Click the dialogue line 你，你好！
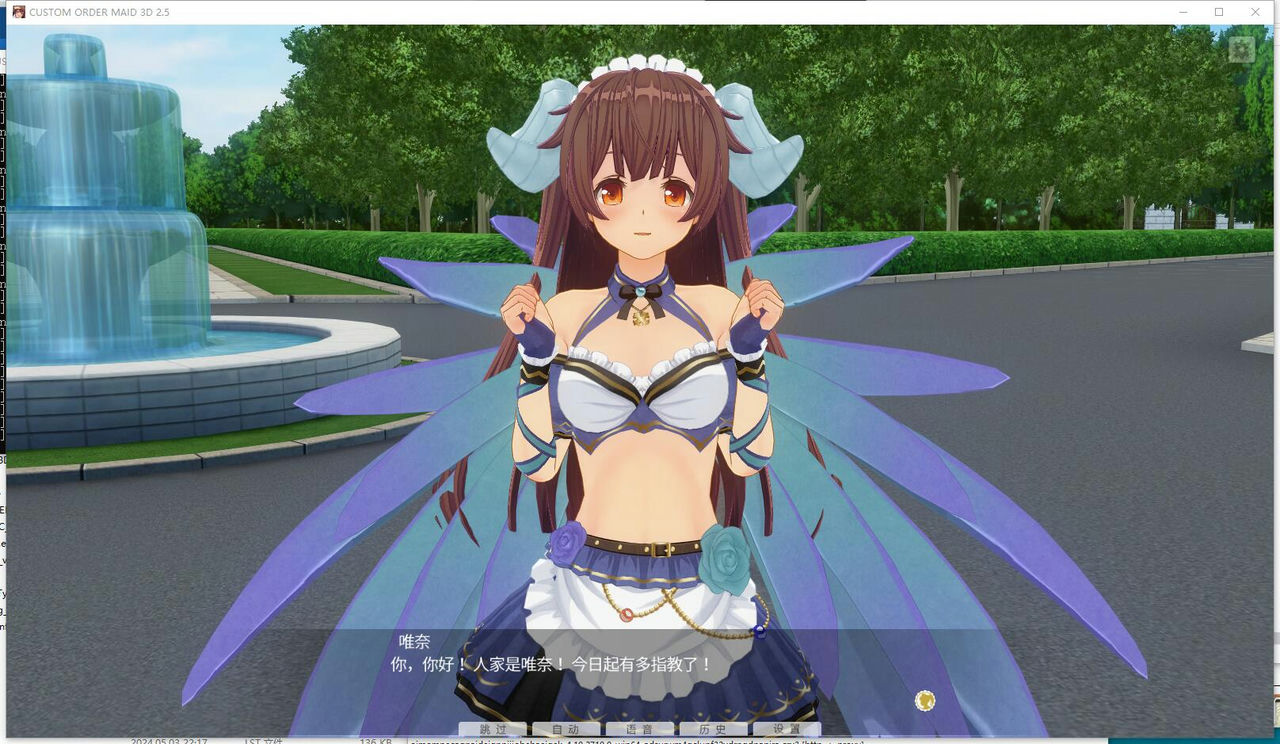 (430, 664)
